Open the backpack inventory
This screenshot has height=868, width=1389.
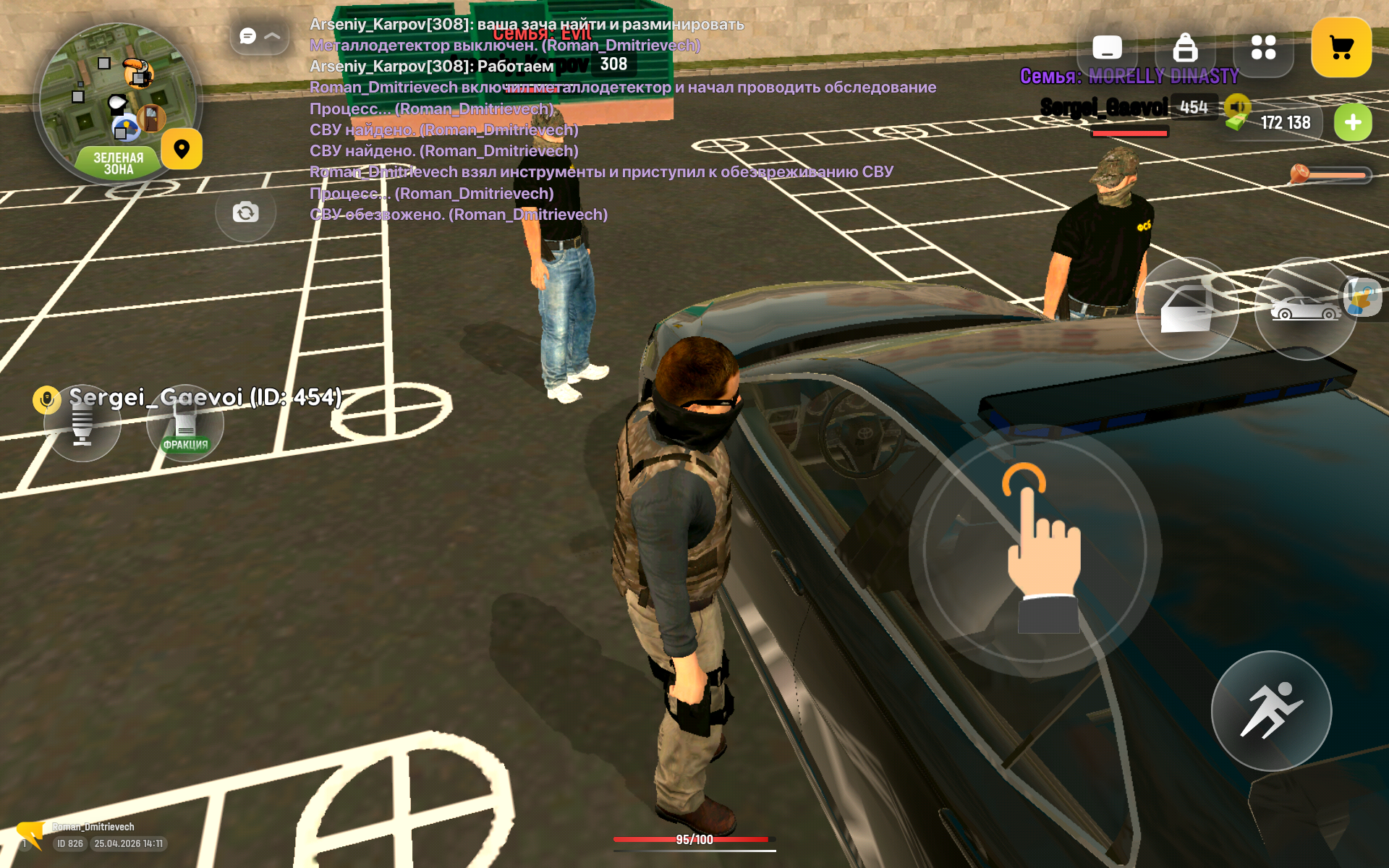[1184, 48]
